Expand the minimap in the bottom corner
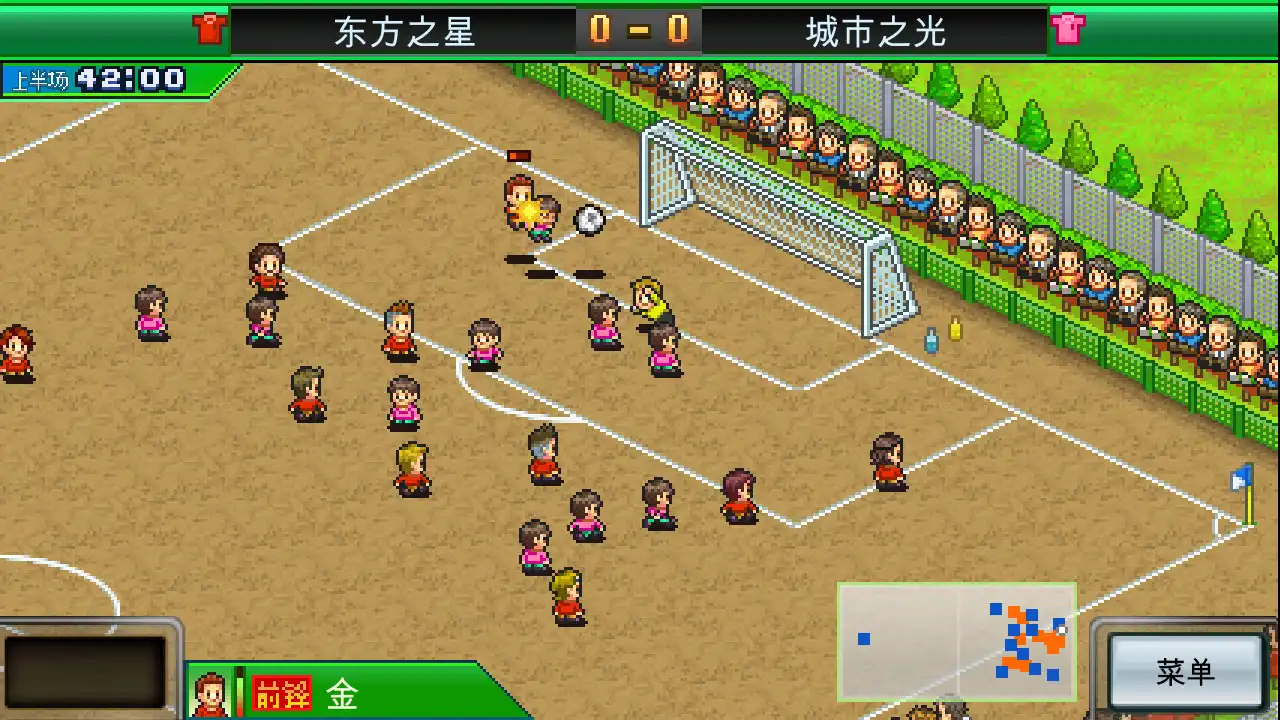The width and height of the screenshot is (1280, 720). 957,640
